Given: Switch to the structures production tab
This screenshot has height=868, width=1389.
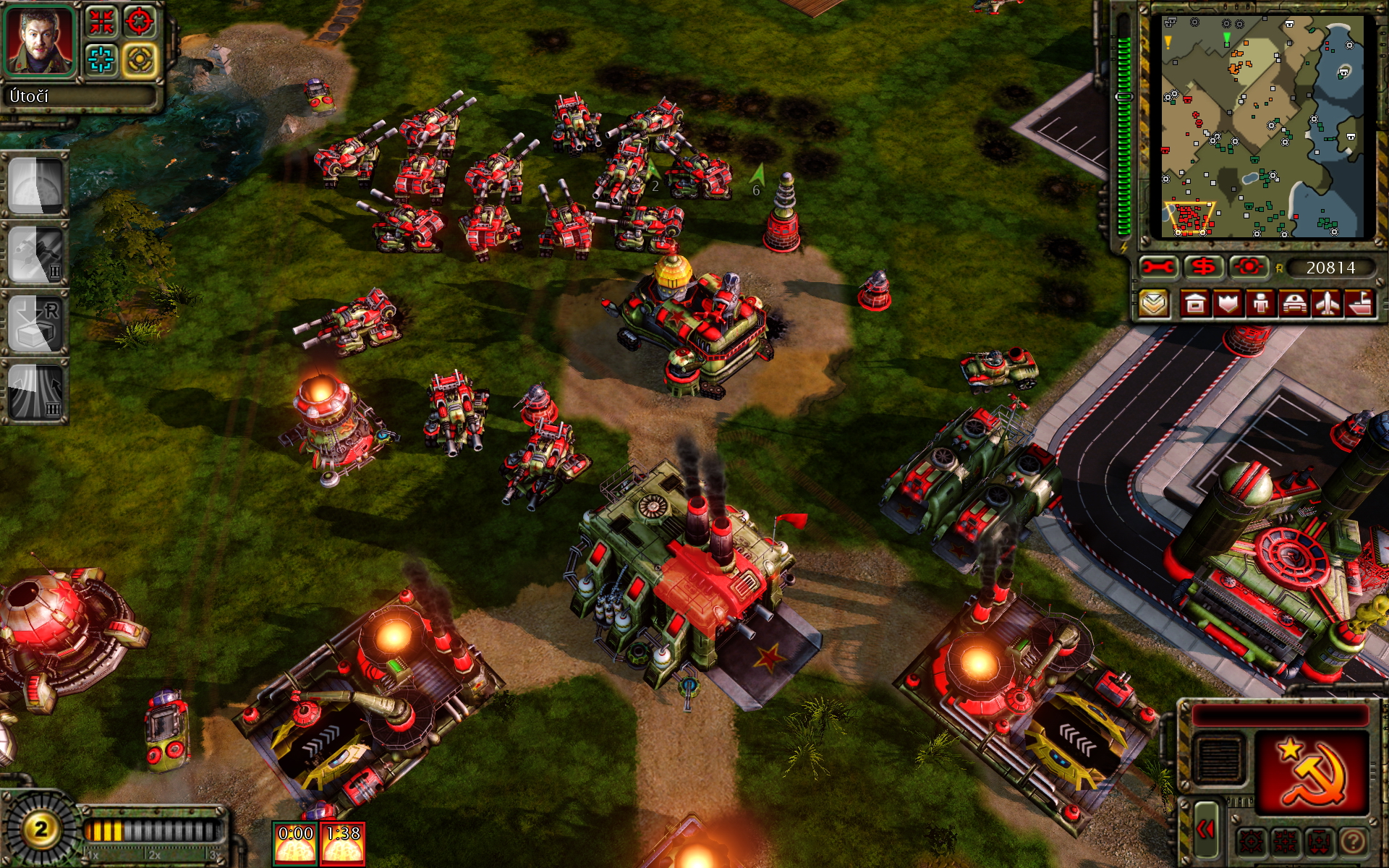Looking at the screenshot, I should click(x=1194, y=304).
